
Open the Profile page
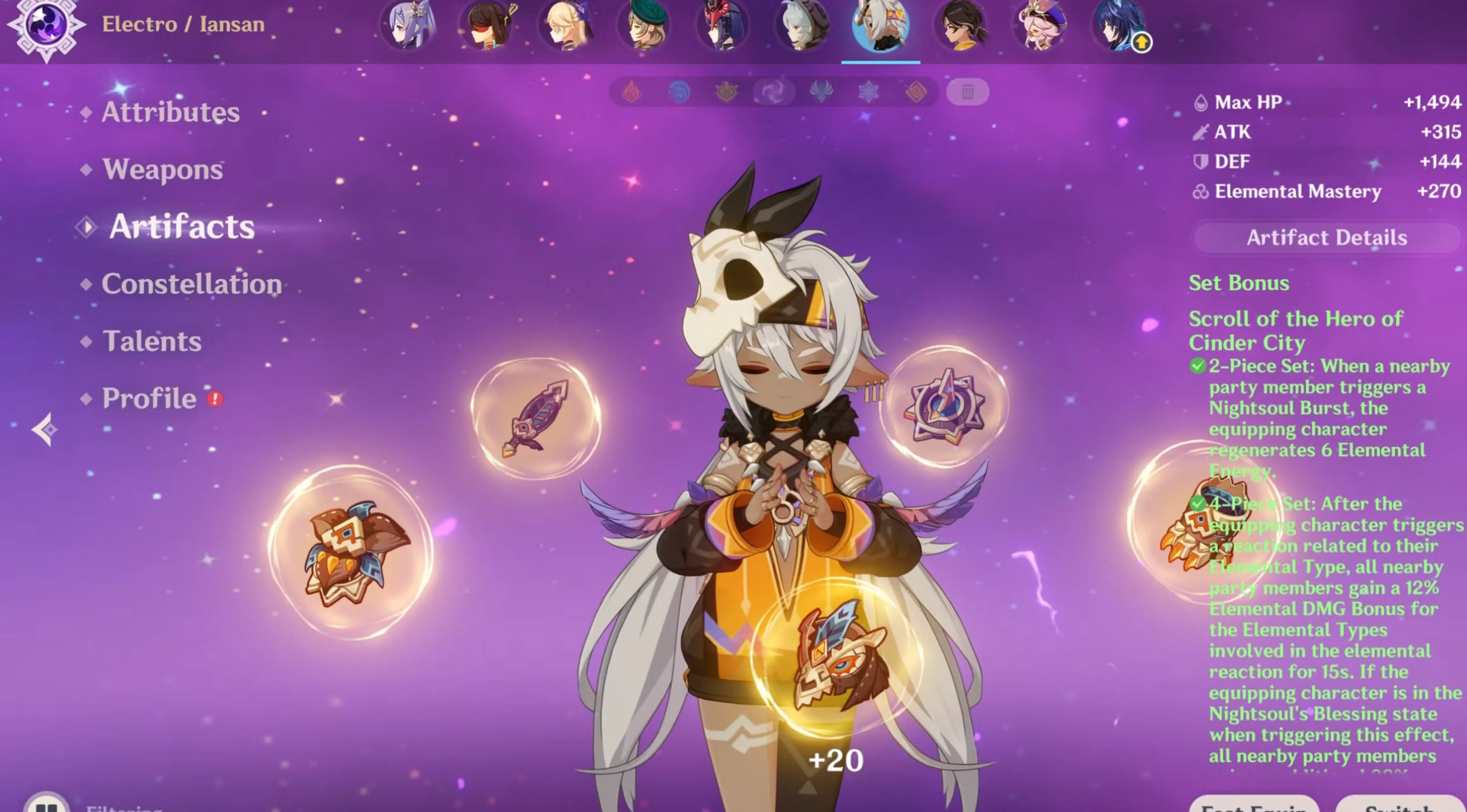[149, 398]
